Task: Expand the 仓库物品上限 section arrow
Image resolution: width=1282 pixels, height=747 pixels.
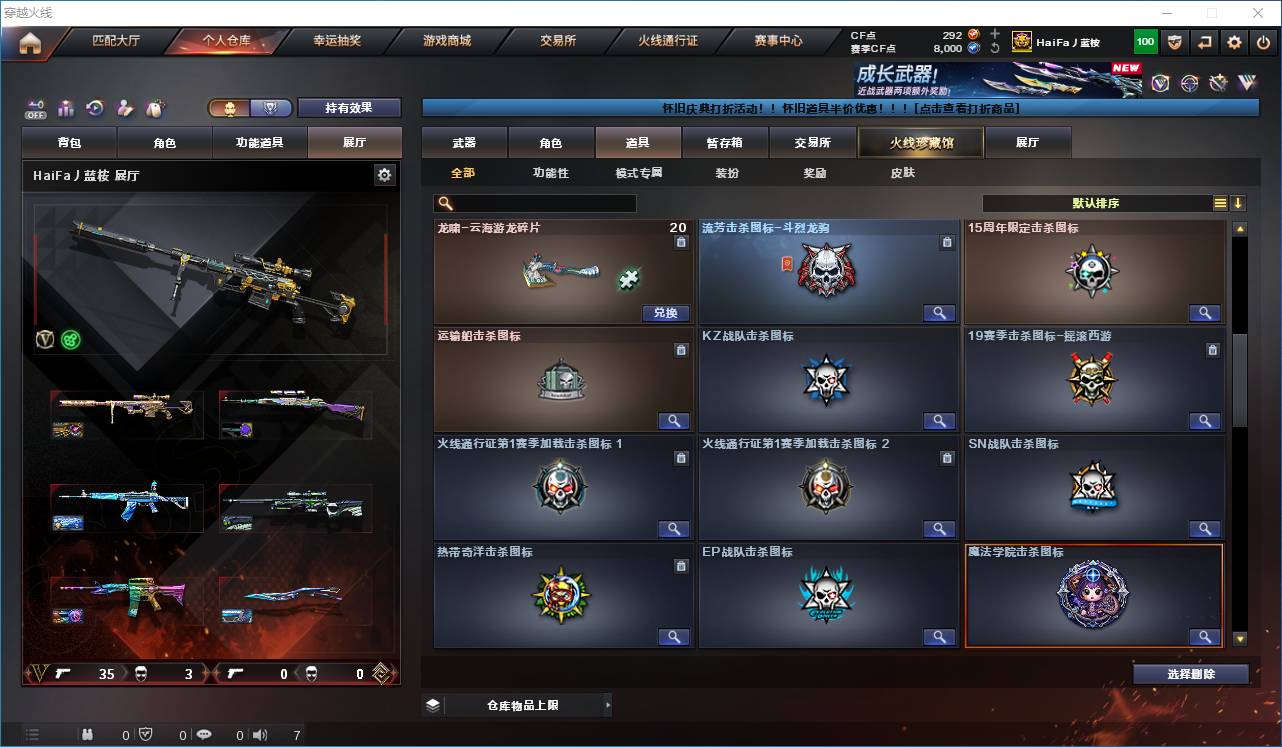Action: coord(608,704)
